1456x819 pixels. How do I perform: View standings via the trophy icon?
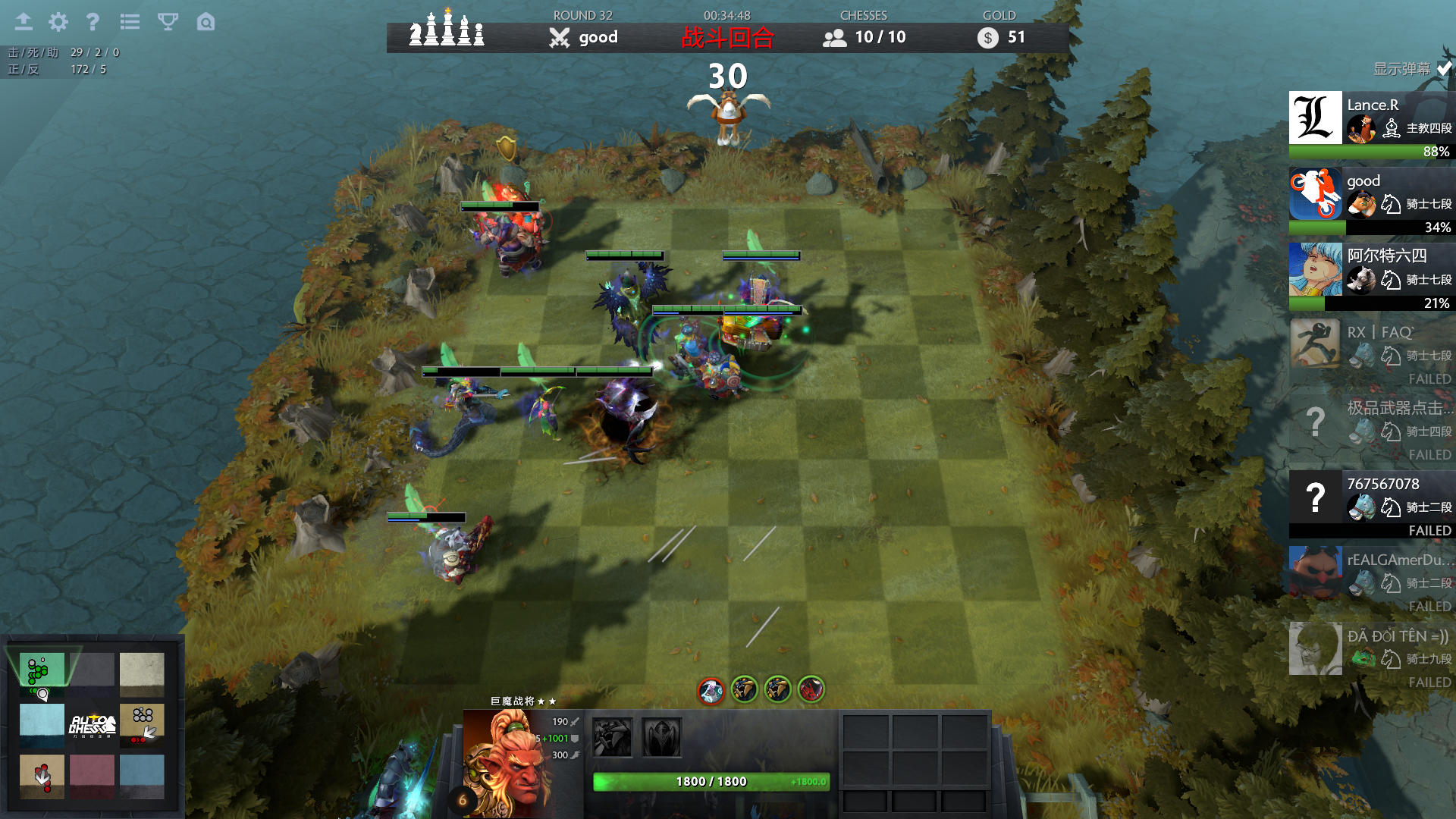(x=166, y=22)
